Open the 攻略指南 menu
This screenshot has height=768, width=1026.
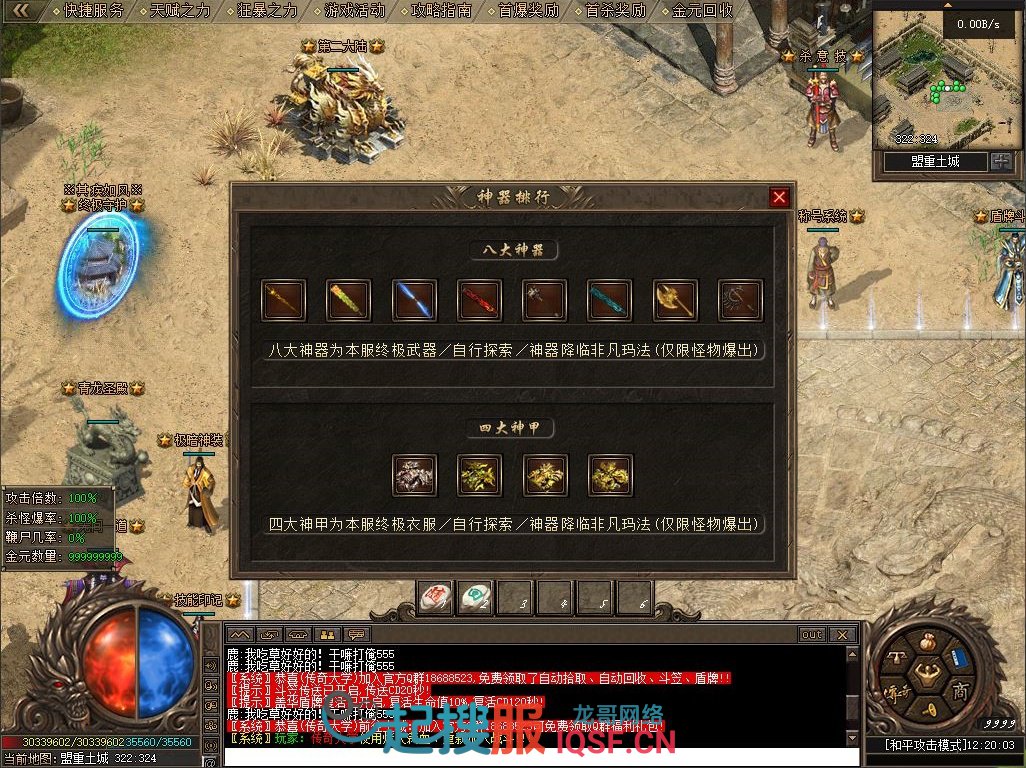[x=442, y=11]
